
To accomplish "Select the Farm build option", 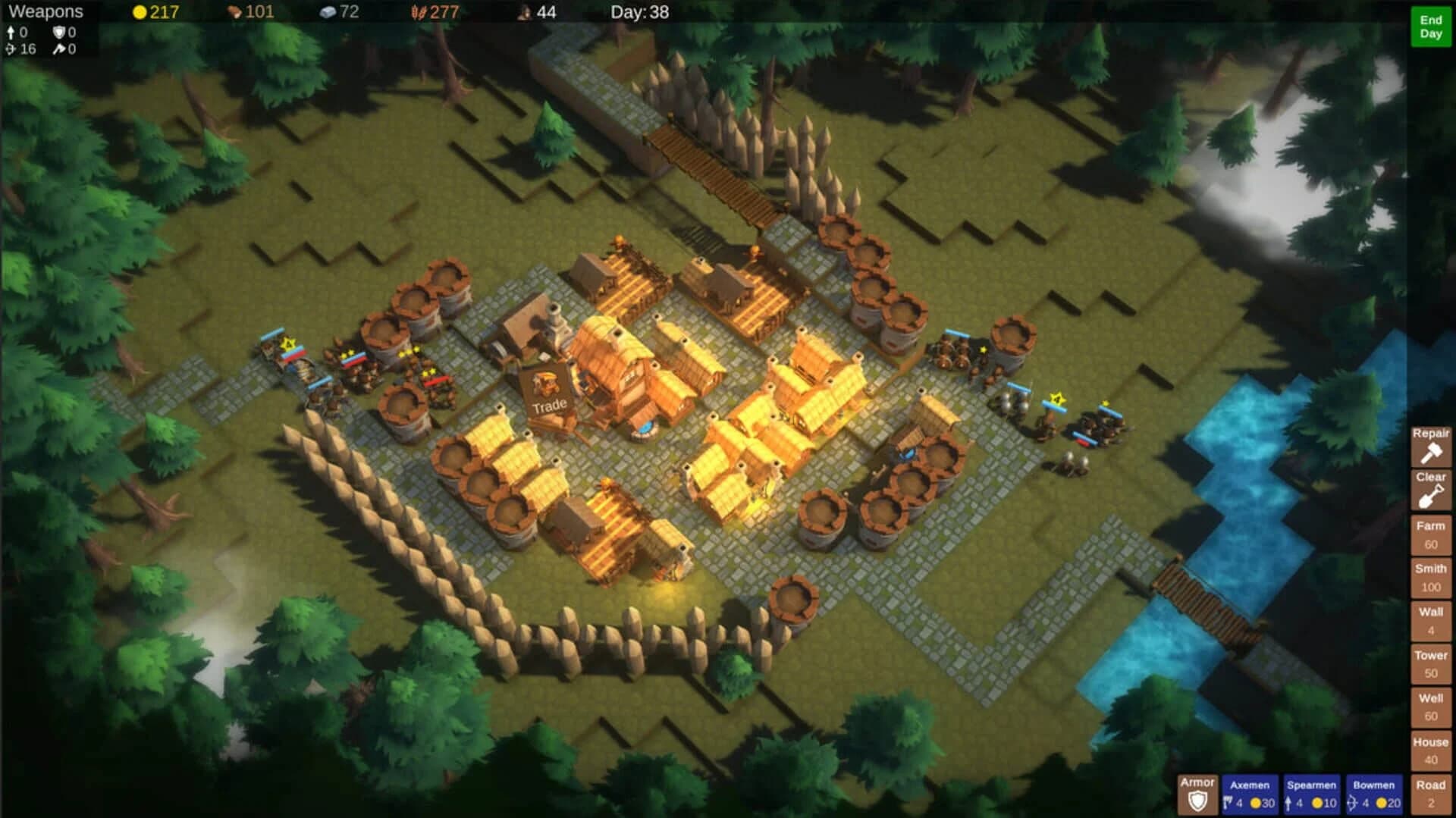I will click(1430, 534).
